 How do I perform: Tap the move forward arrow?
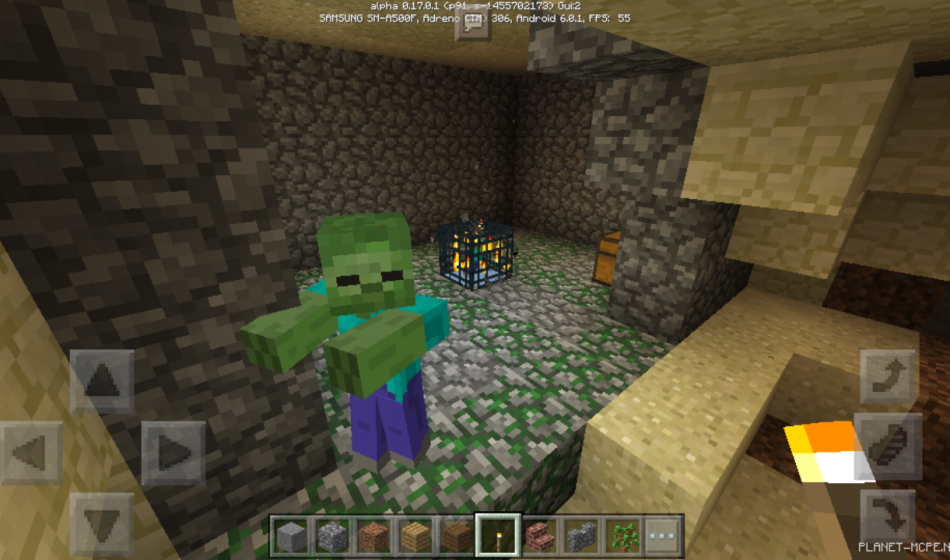102,382
